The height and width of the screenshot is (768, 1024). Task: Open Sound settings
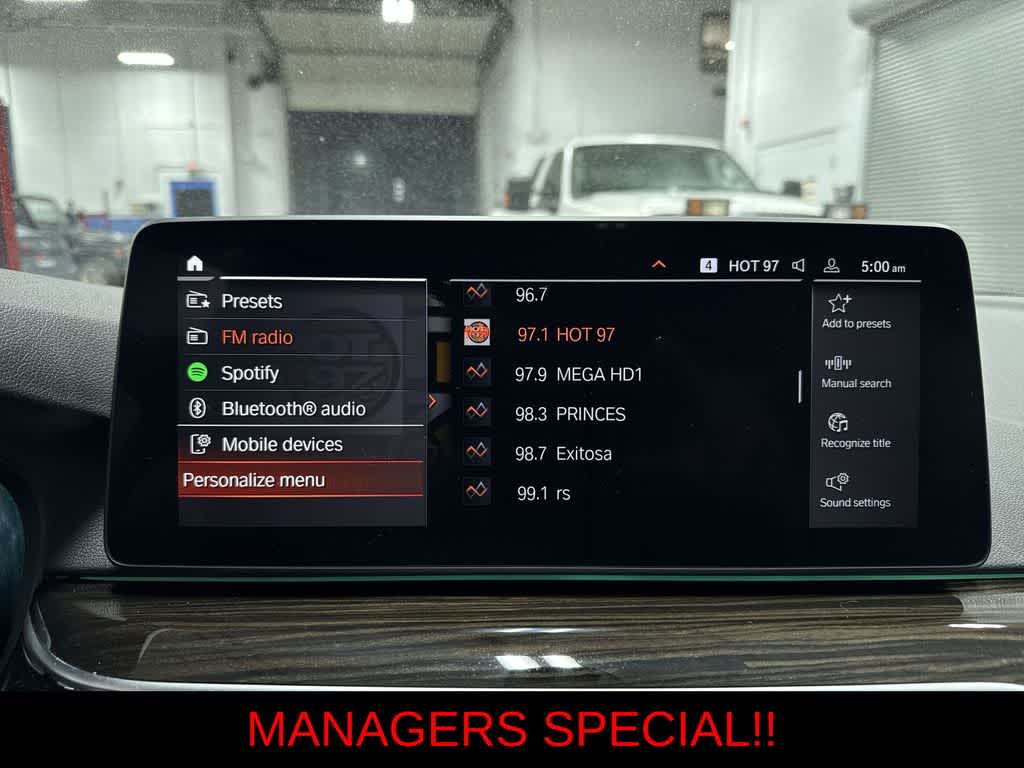(855, 491)
